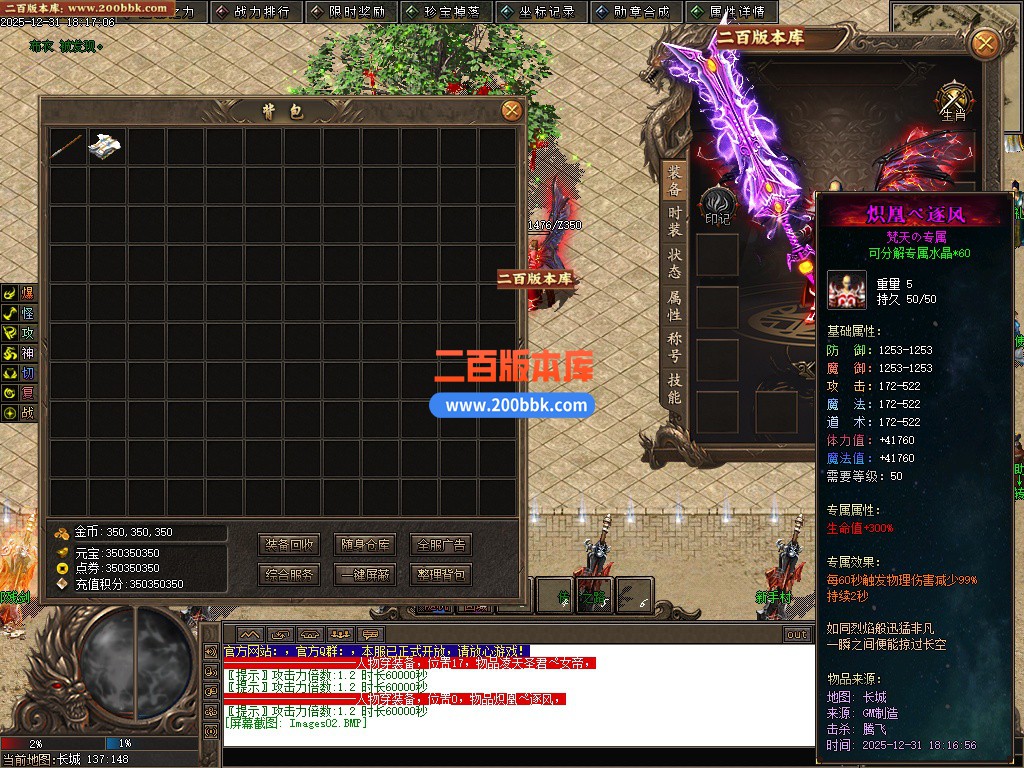Open the 随身仓库 portable warehouse
The height and width of the screenshot is (768, 1024).
[365, 545]
